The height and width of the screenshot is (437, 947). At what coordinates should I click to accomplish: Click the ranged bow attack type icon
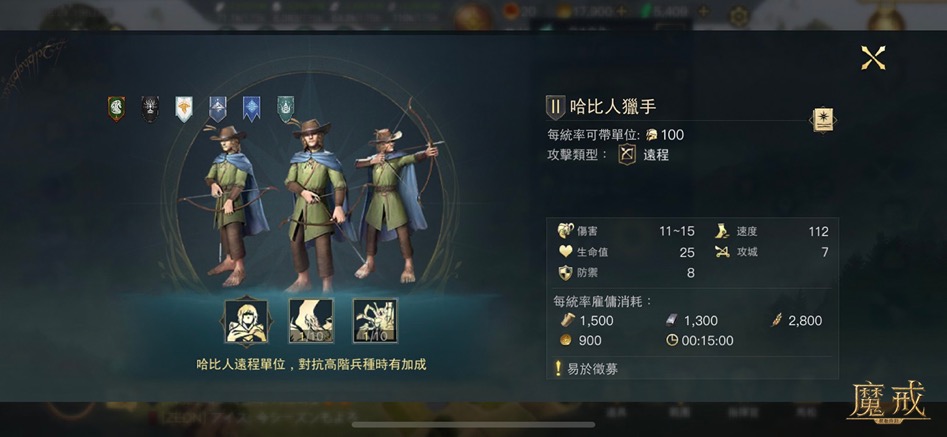tap(627, 155)
